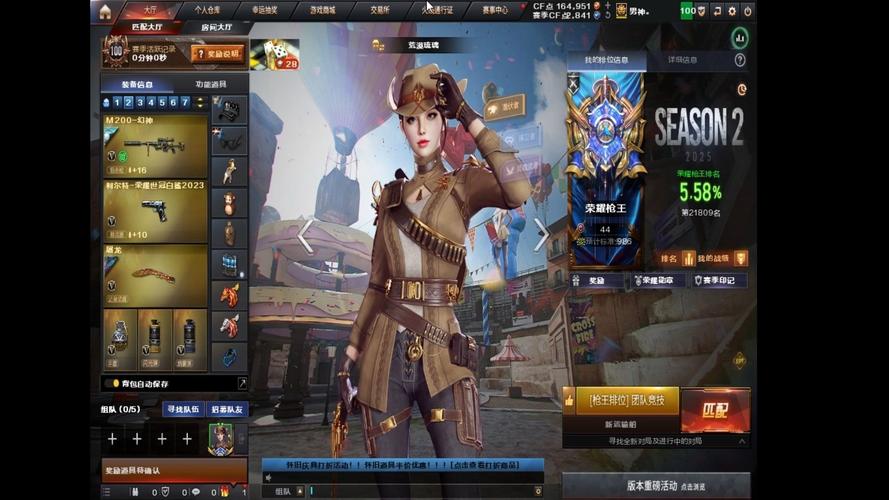Viewport: 889px width, 500px height.
Task: Open the 个人仓库 menu
Action: pyautogui.click(x=208, y=10)
